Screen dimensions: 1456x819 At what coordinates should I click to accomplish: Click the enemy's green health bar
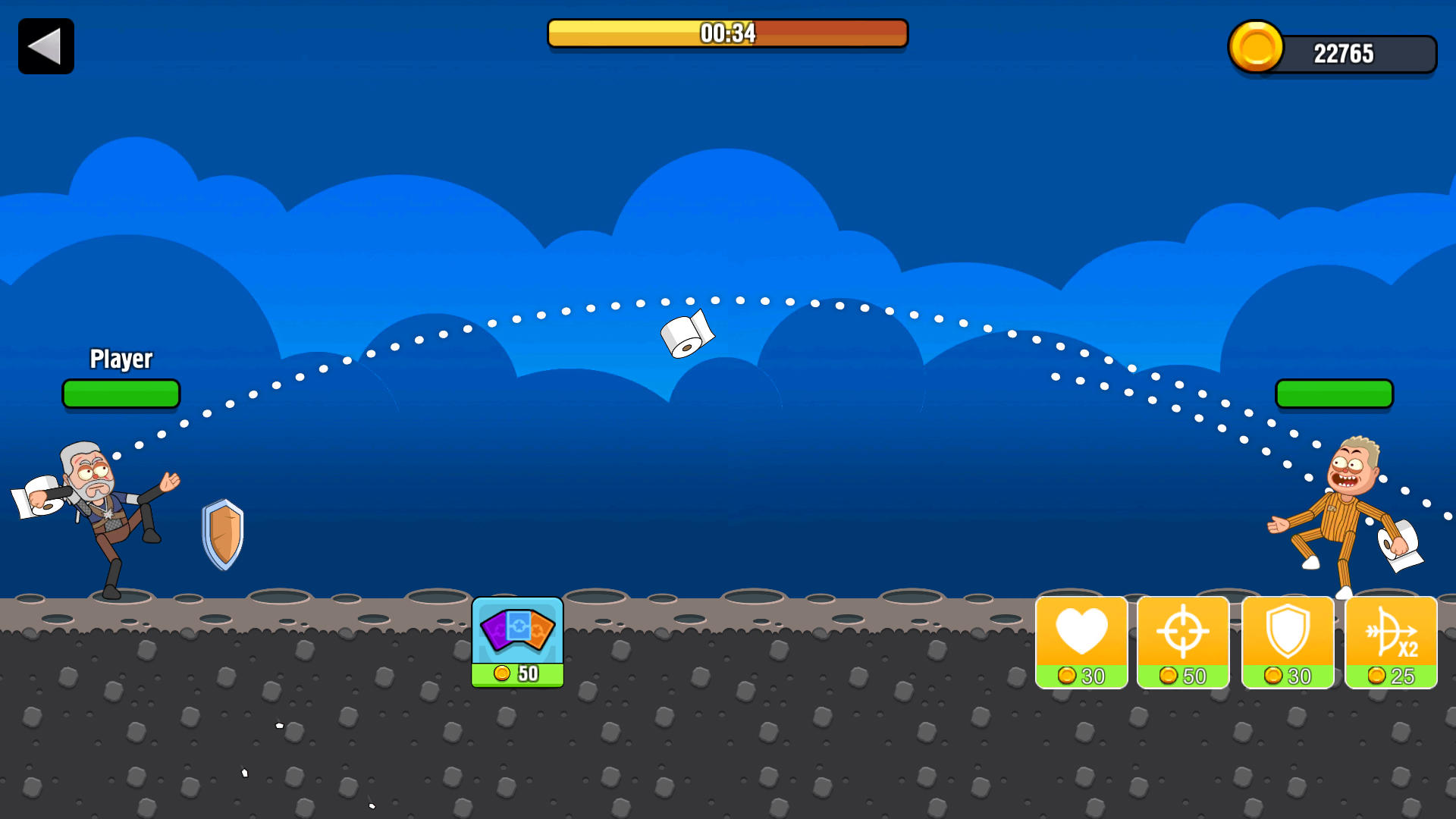(1334, 393)
